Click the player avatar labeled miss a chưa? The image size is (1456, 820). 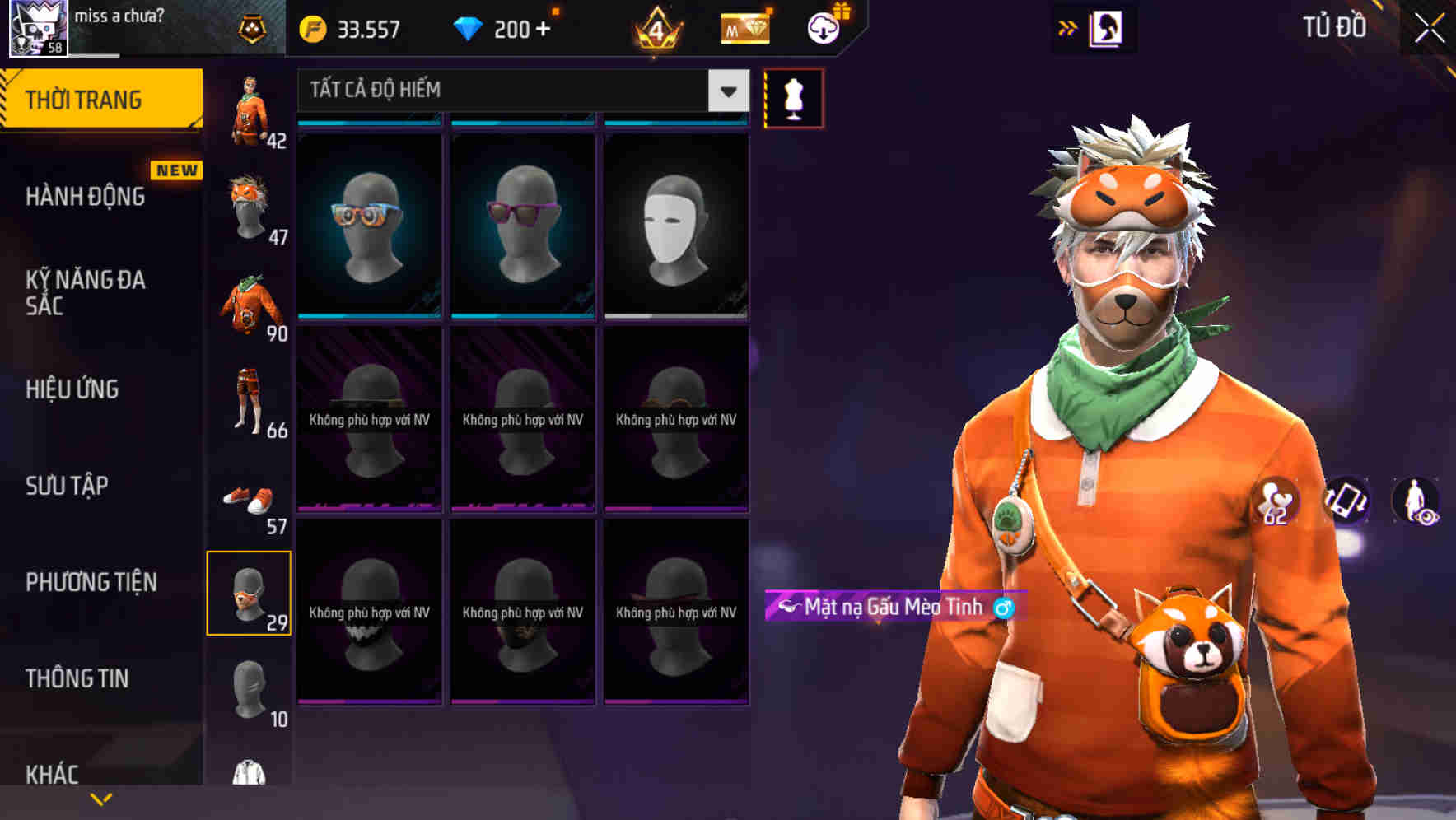pos(36,28)
